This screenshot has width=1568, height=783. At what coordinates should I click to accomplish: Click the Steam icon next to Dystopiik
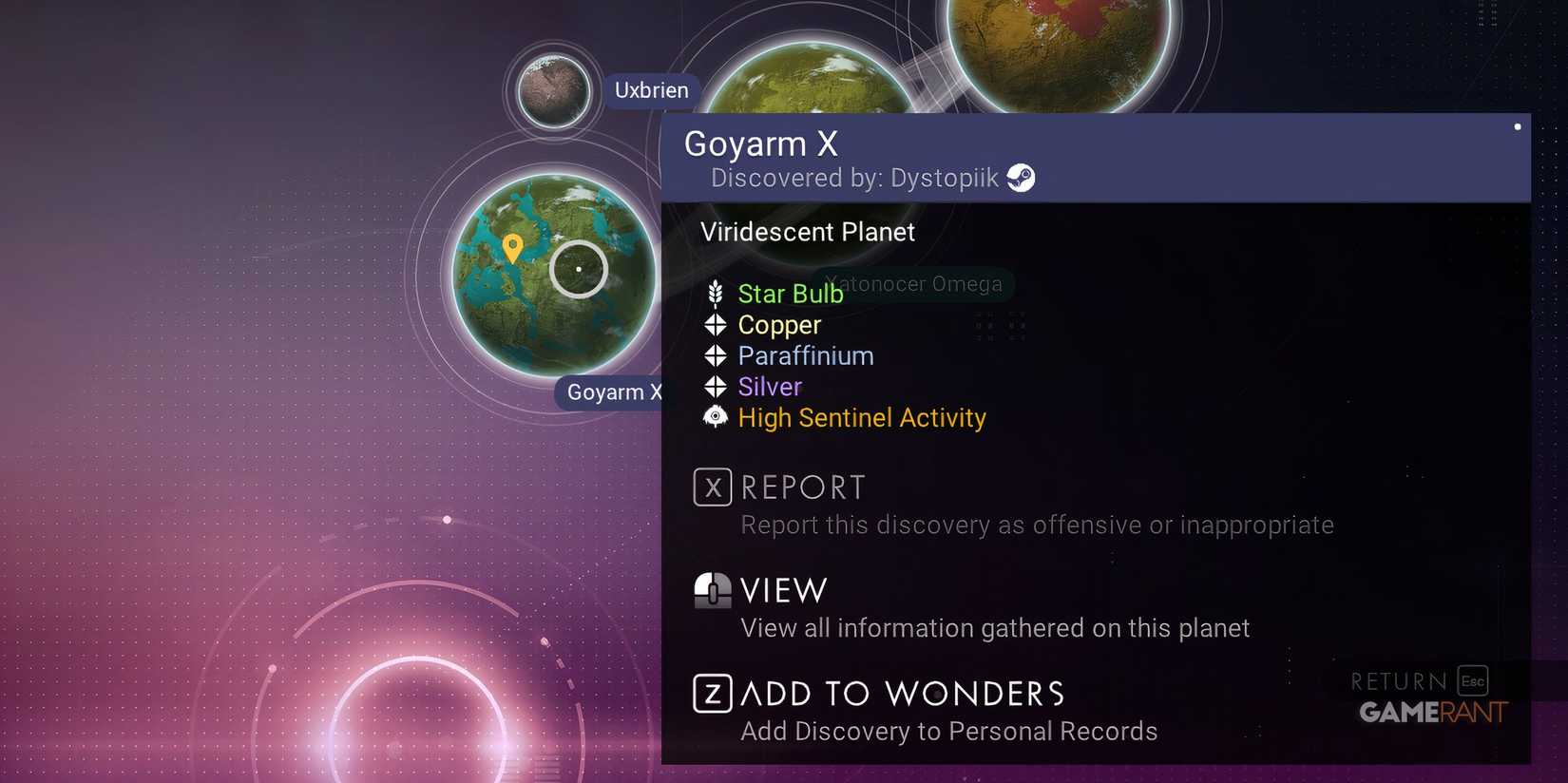tap(1022, 177)
